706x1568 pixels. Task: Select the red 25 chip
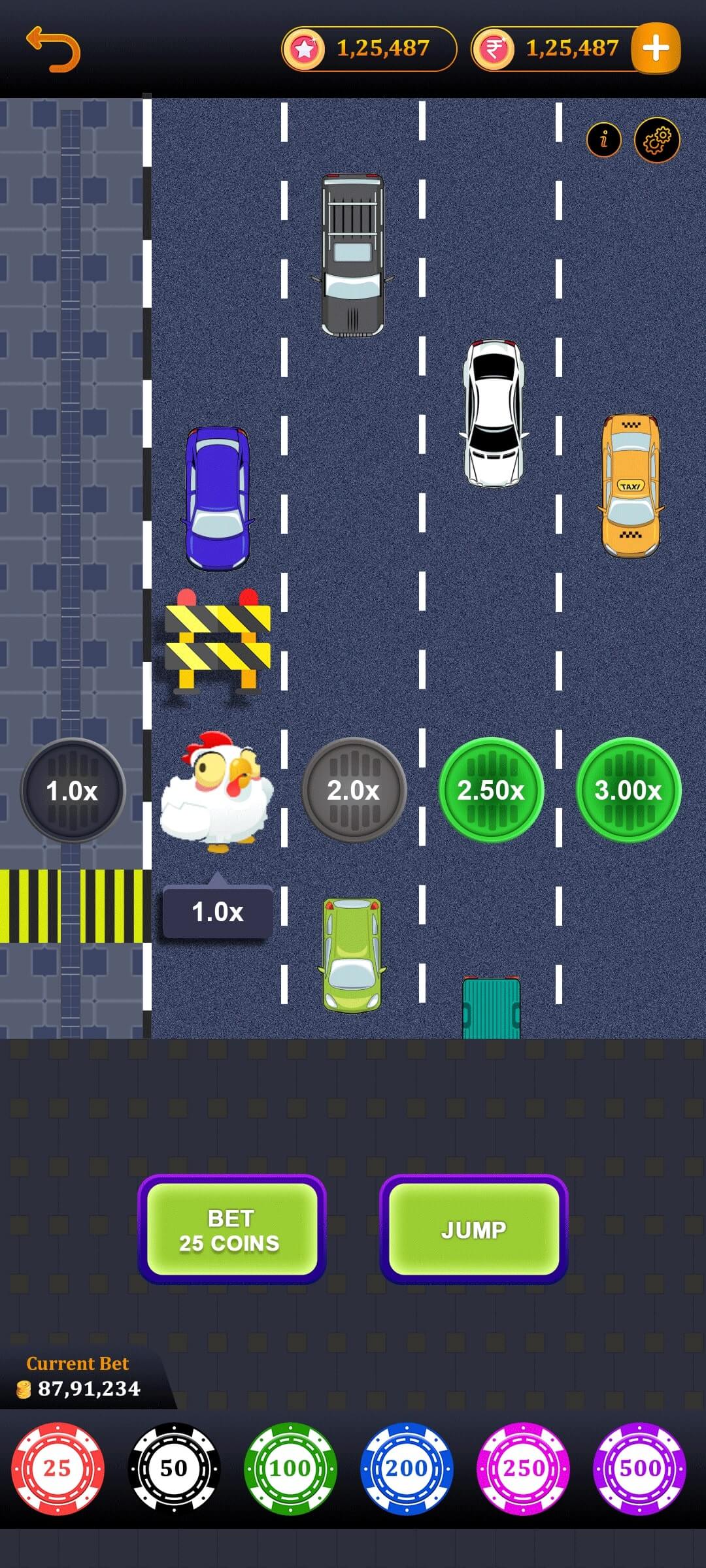(x=58, y=1469)
